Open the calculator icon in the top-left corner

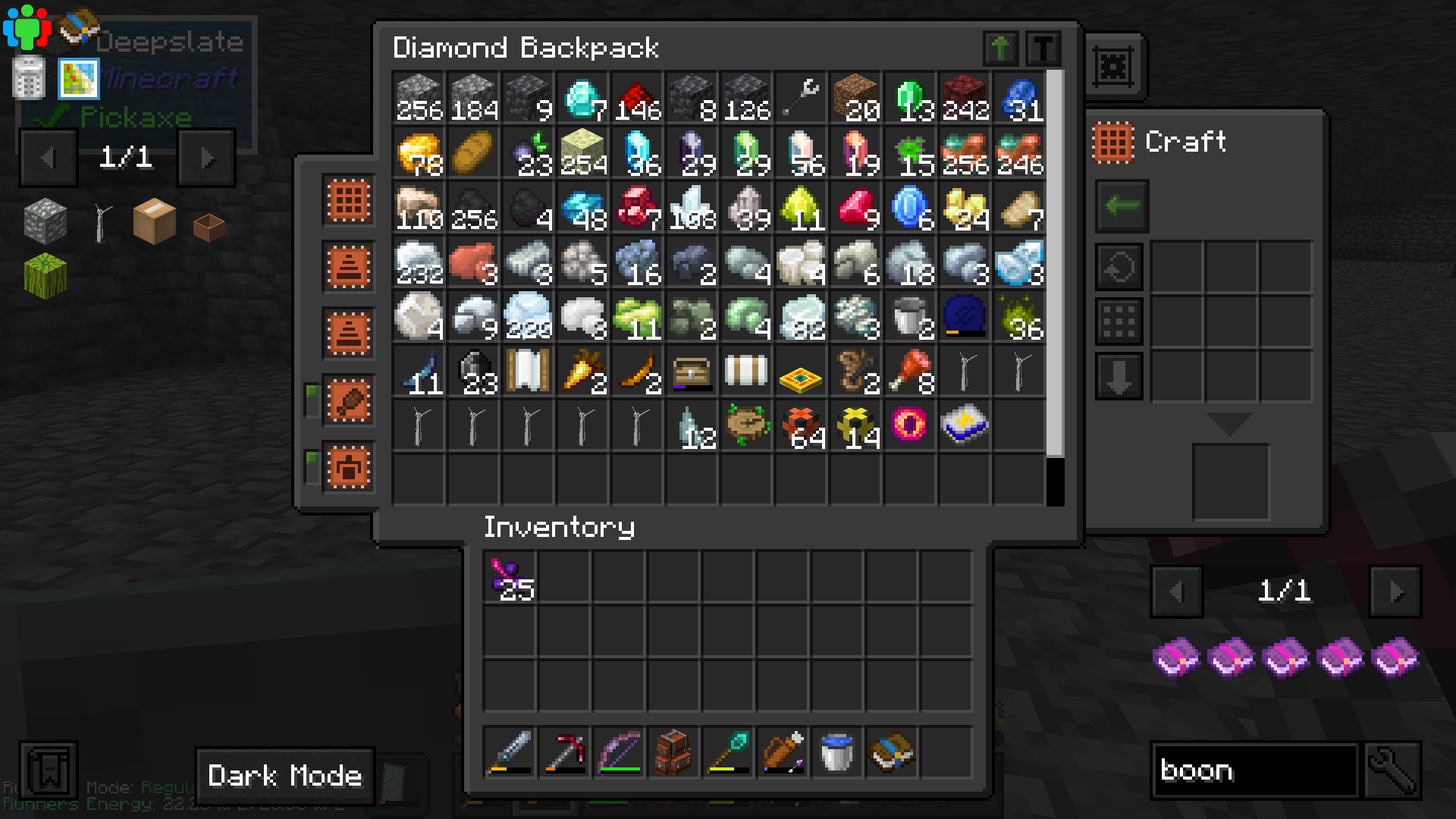pyautogui.click(x=27, y=78)
